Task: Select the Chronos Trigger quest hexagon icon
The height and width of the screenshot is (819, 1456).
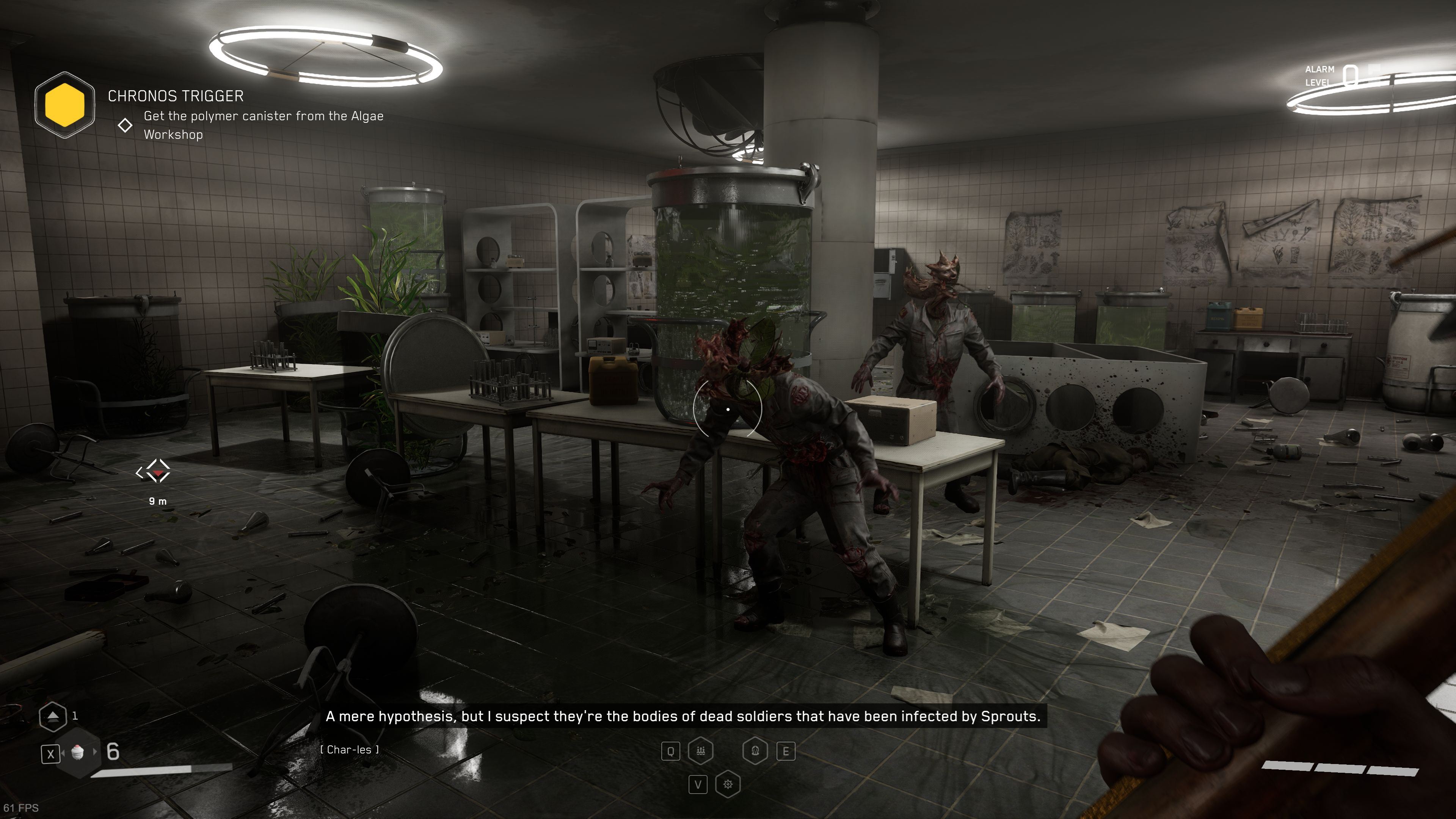Action: pos(64,105)
